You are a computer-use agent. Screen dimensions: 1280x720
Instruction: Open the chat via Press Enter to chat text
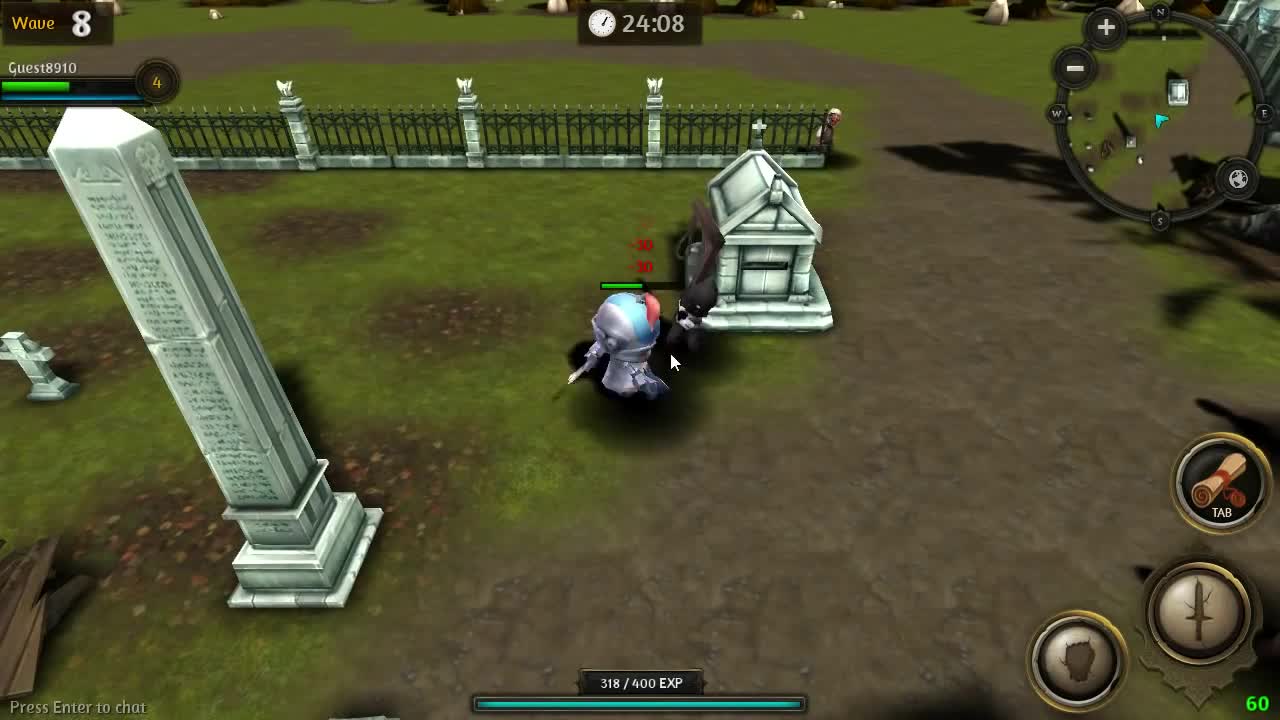click(x=76, y=706)
